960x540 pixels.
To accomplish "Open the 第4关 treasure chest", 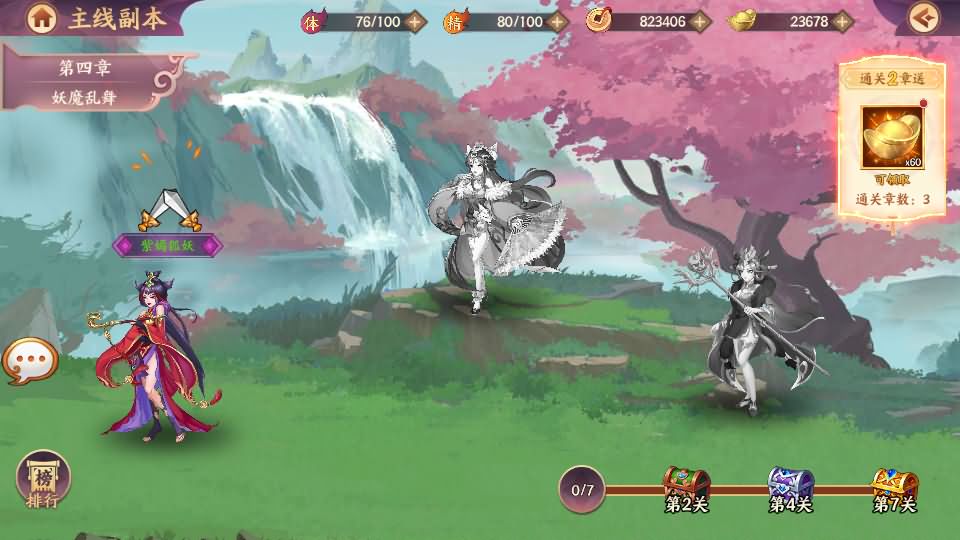I will (790, 484).
